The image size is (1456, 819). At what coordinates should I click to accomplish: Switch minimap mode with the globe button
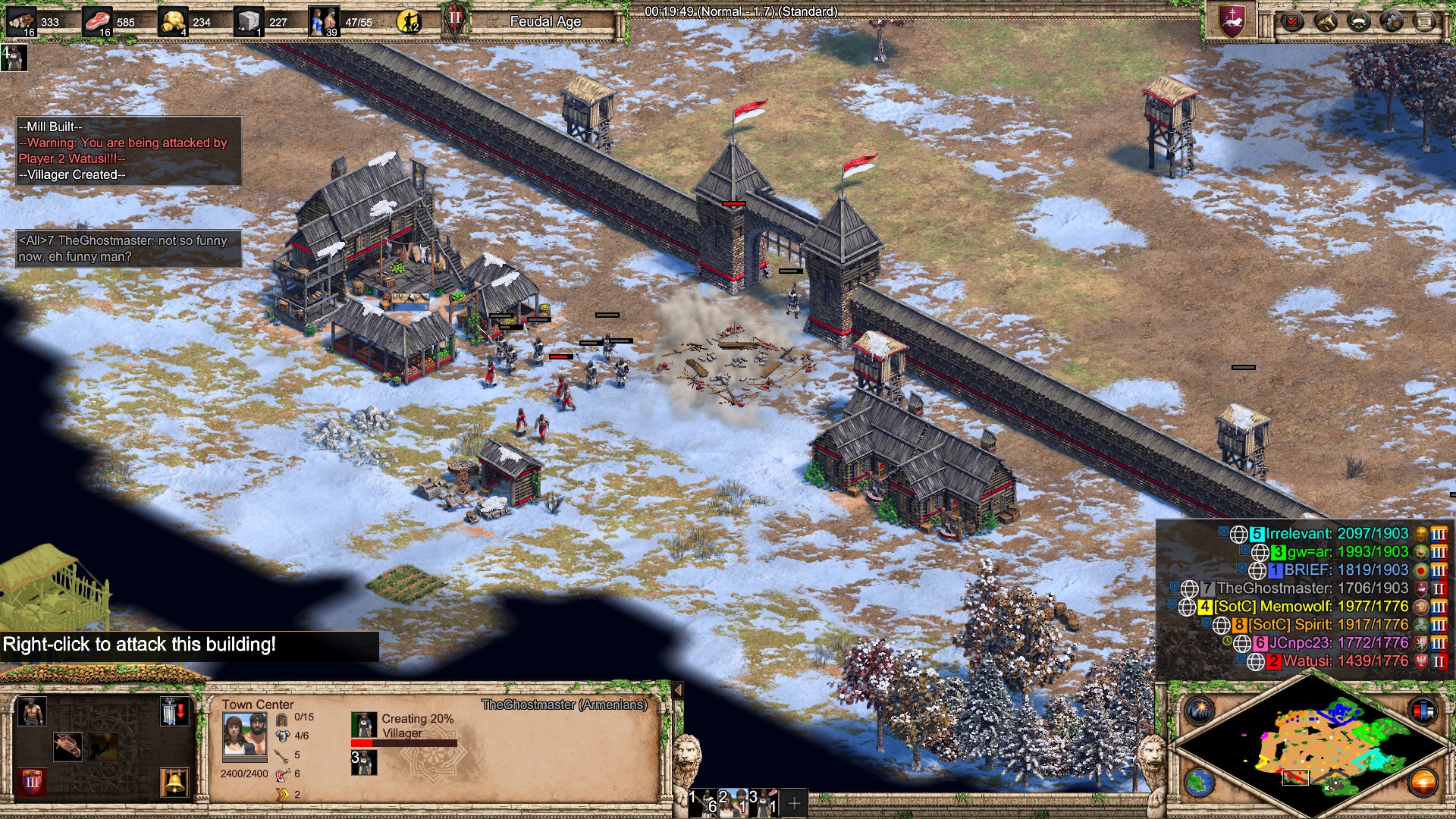click(1200, 783)
